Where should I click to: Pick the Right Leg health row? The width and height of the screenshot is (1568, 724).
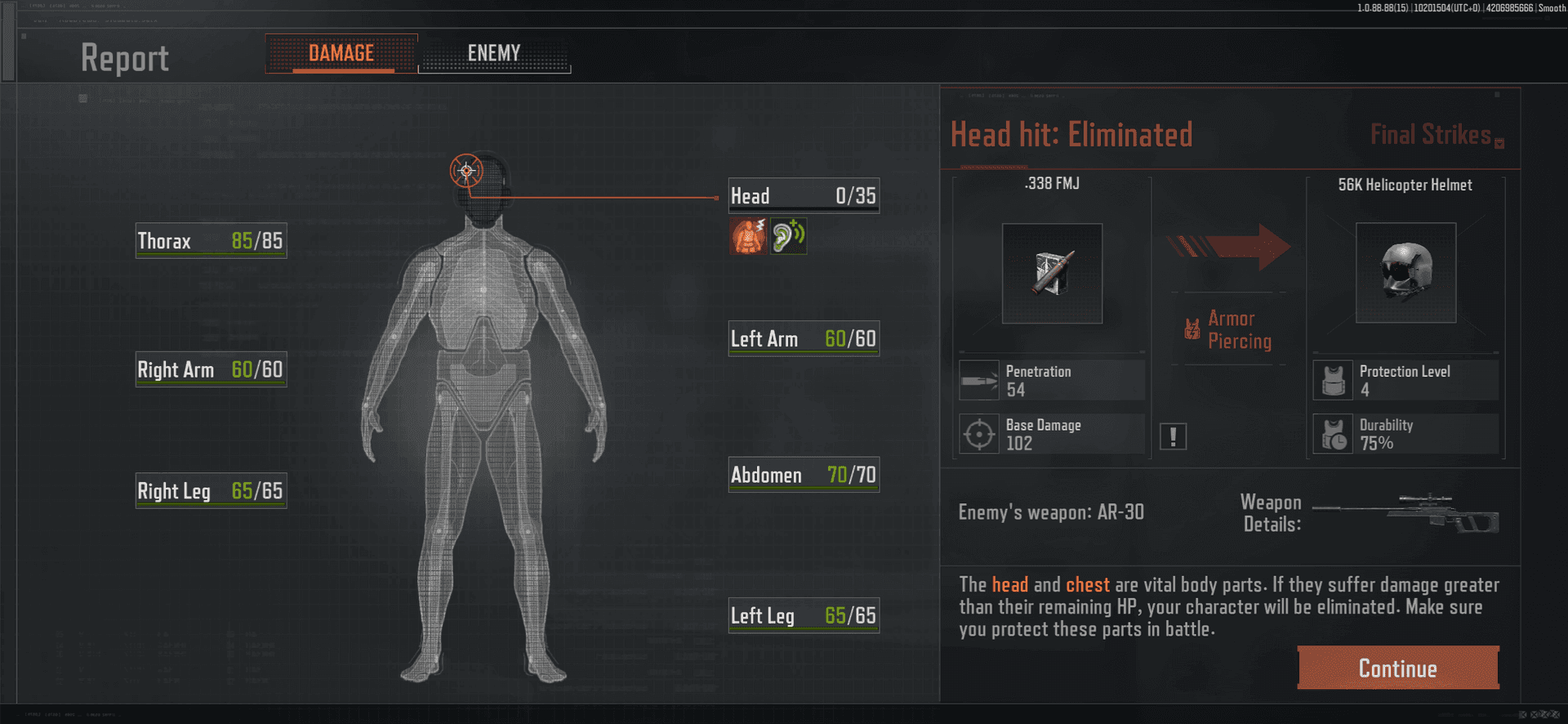click(211, 491)
